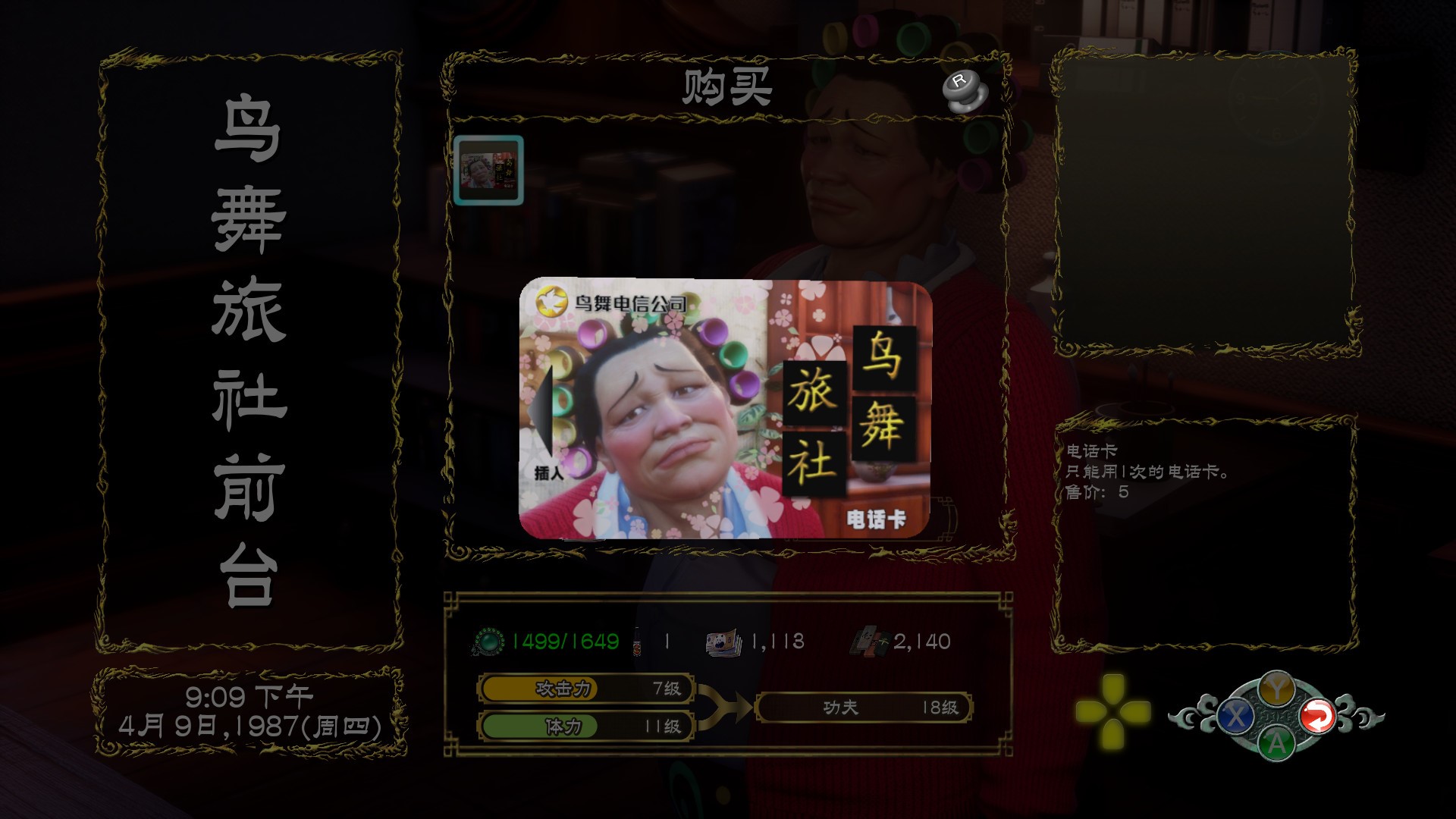The height and width of the screenshot is (819, 1456).
Task: Select the phone card item thumbnail
Action: [488, 171]
